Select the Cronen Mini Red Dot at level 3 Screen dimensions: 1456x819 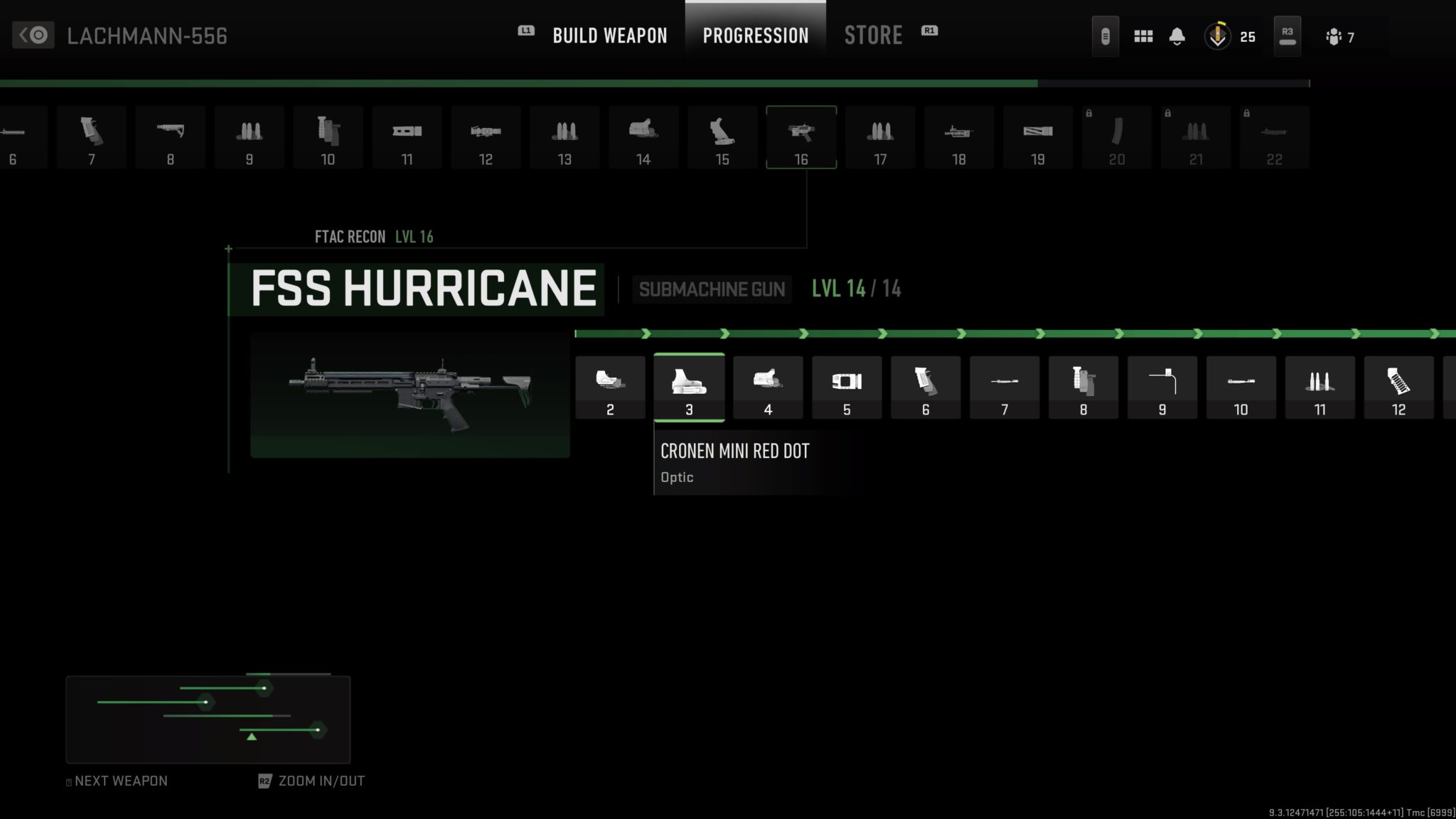coord(689,387)
